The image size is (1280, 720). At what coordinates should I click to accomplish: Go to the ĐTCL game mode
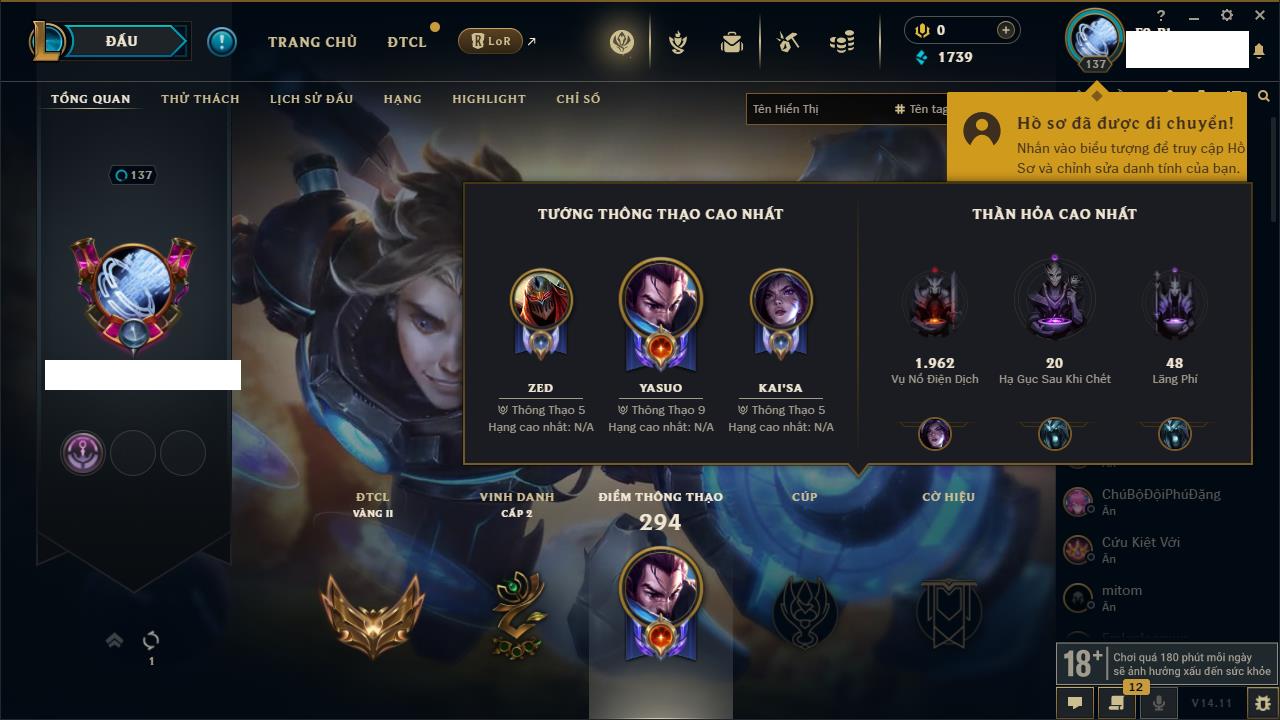[407, 42]
